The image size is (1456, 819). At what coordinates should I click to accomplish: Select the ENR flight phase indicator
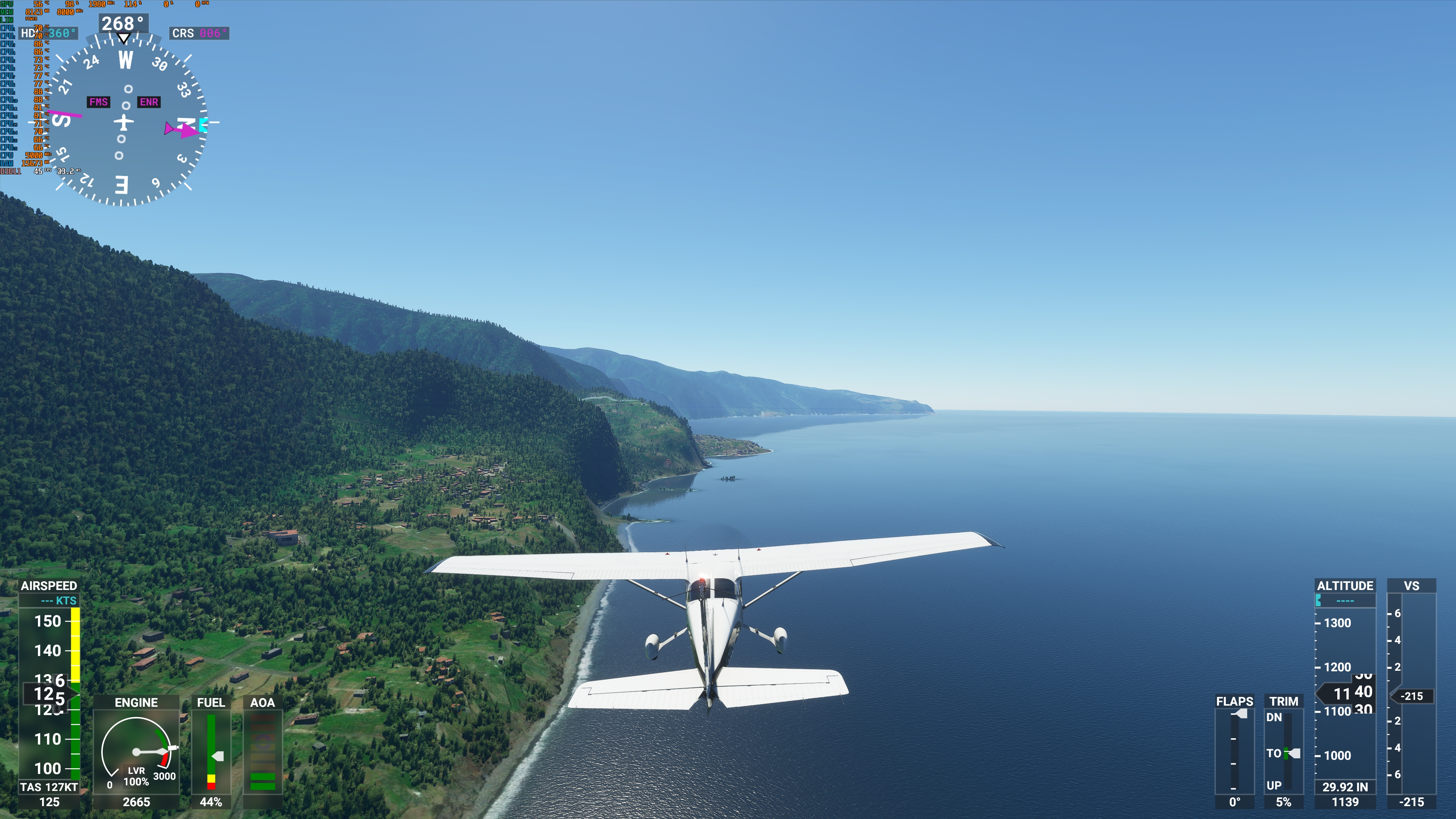[x=149, y=102]
